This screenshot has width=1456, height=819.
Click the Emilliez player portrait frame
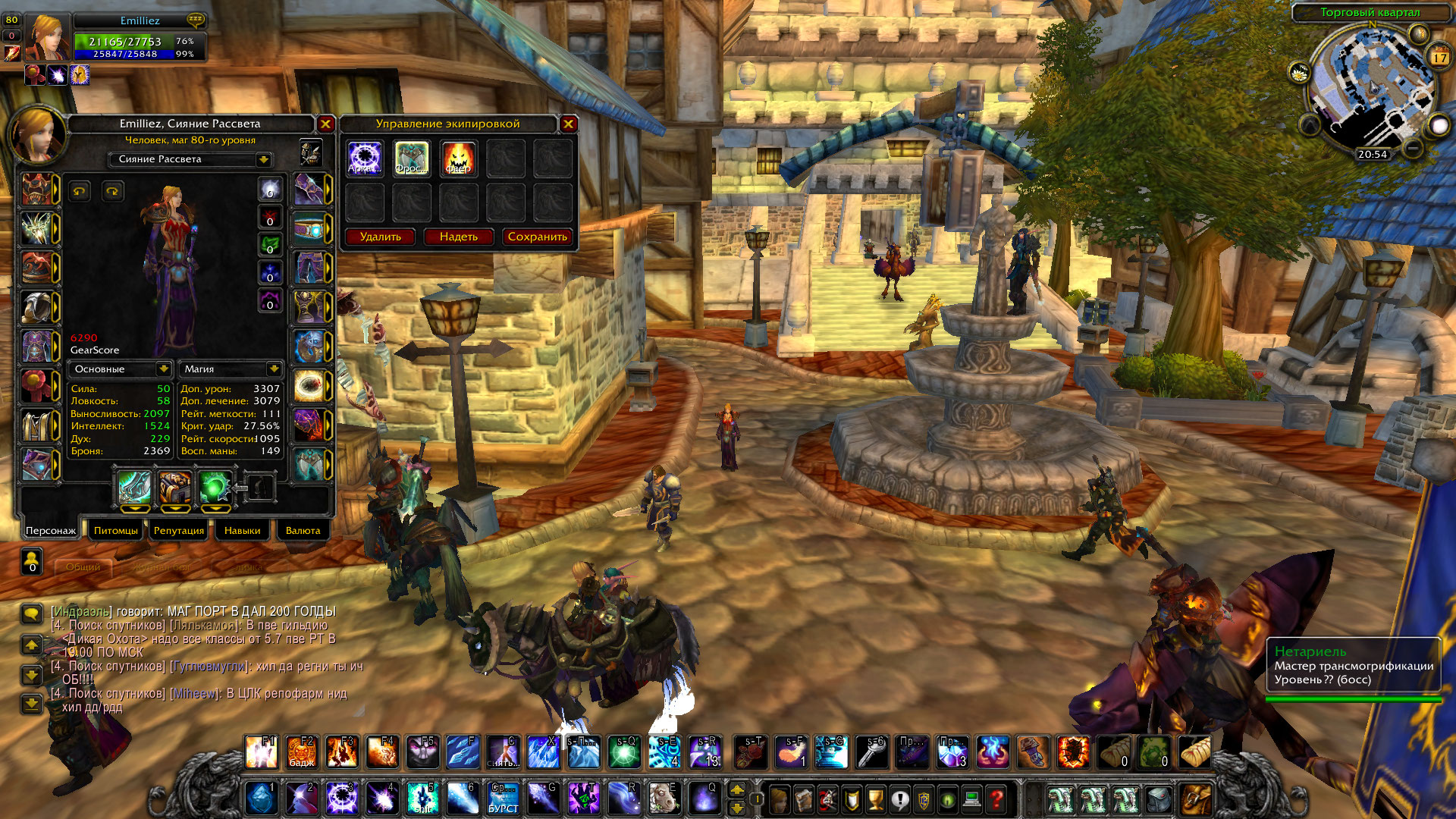[x=48, y=36]
